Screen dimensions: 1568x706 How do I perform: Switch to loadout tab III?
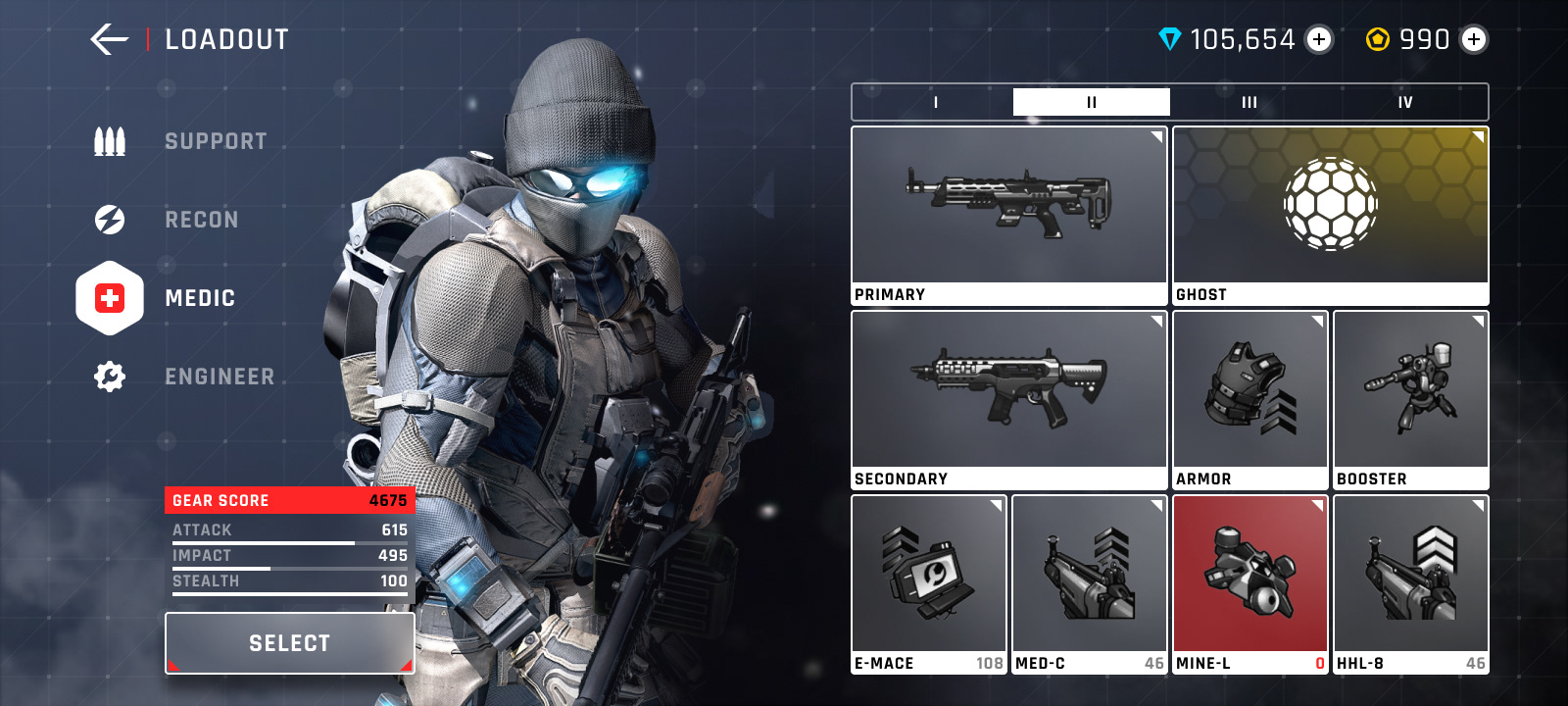pyautogui.click(x=1249, y=102)
